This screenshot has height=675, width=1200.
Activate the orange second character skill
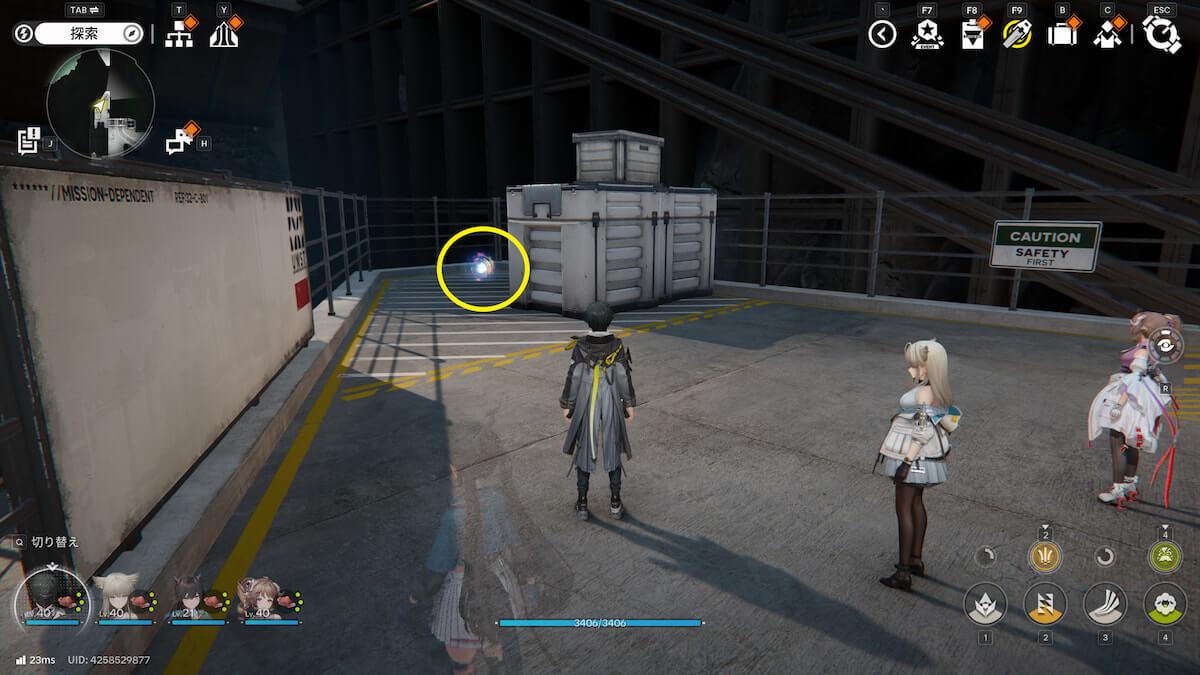pos(1045,604)
